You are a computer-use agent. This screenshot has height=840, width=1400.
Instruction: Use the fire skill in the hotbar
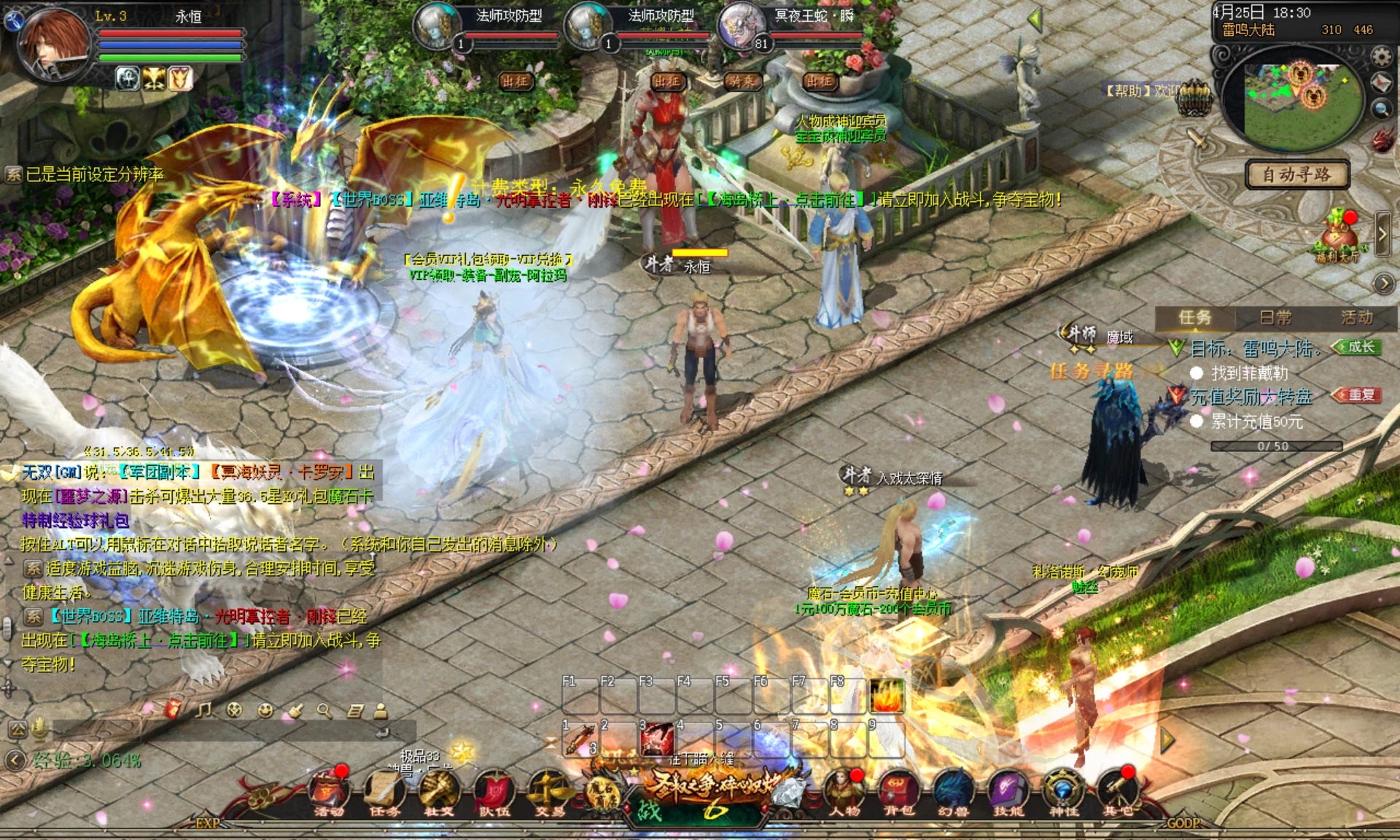[x=886, y=696]
